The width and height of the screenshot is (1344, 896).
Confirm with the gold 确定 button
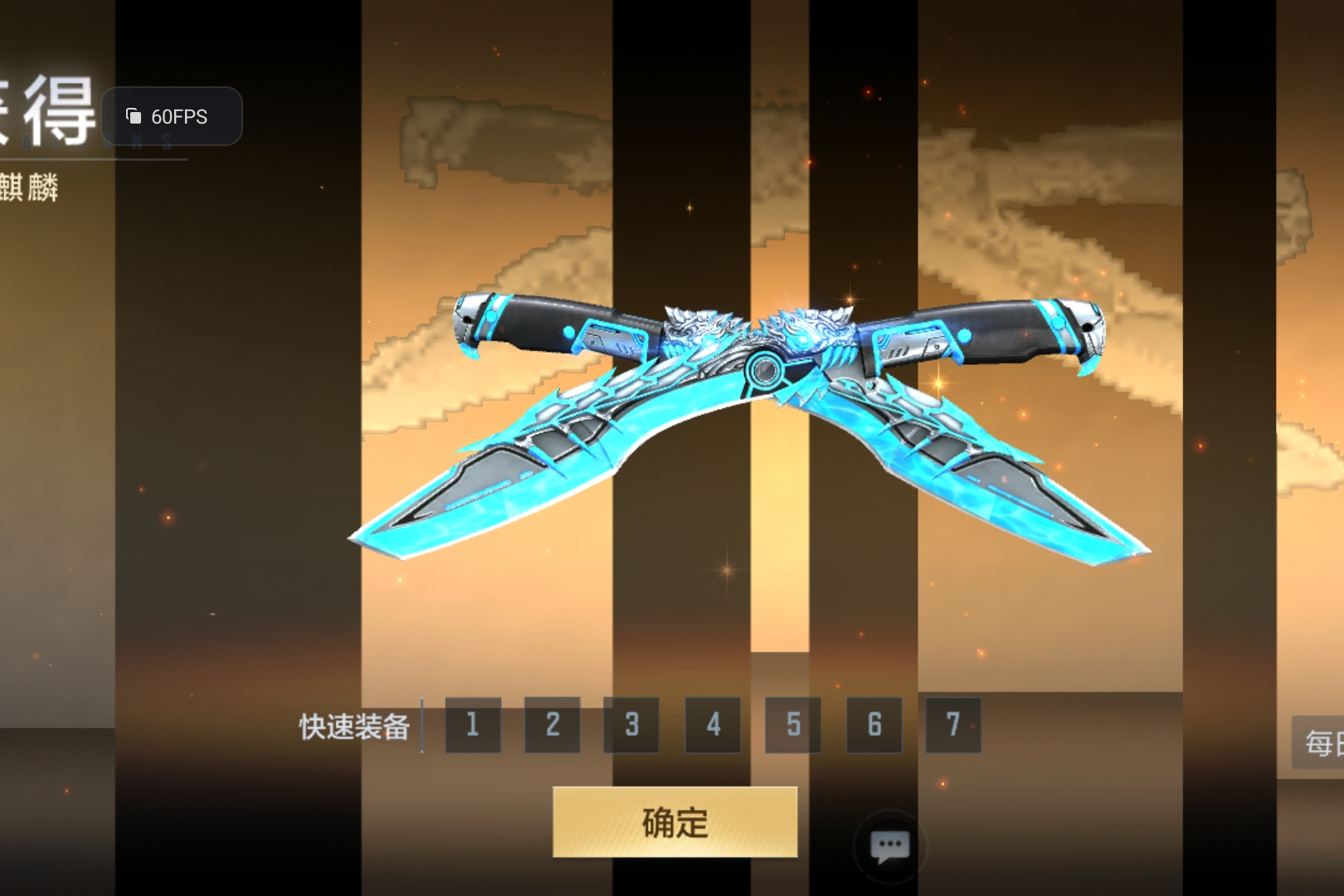coord(674,821)
